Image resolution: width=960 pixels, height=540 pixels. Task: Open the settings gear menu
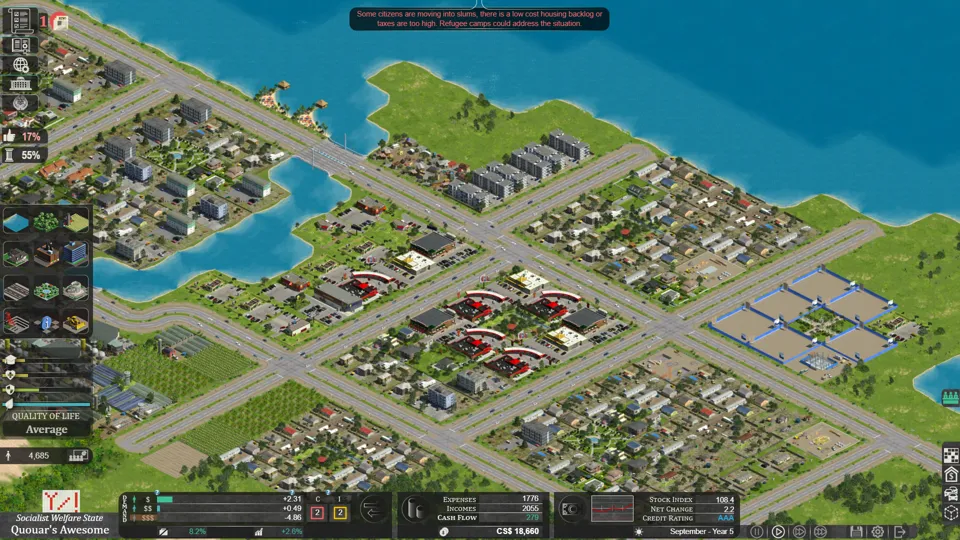point(877,532)
